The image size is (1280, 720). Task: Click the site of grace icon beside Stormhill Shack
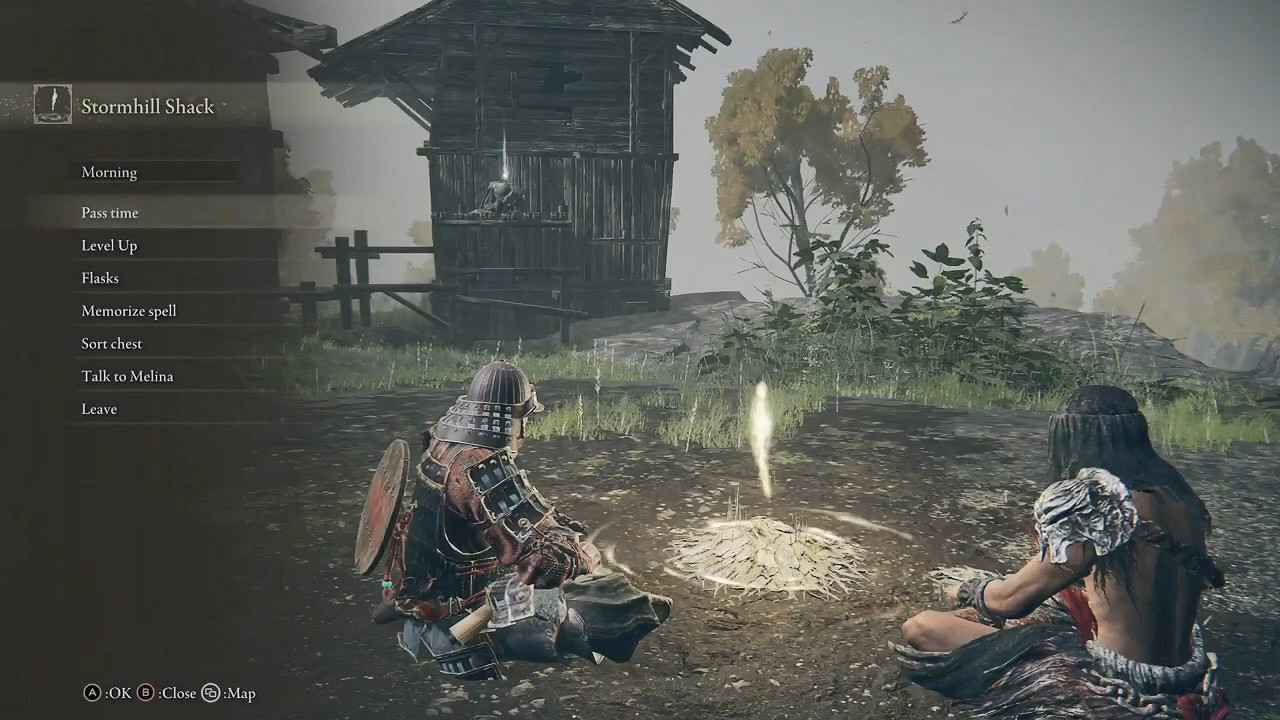click(52, 103)
